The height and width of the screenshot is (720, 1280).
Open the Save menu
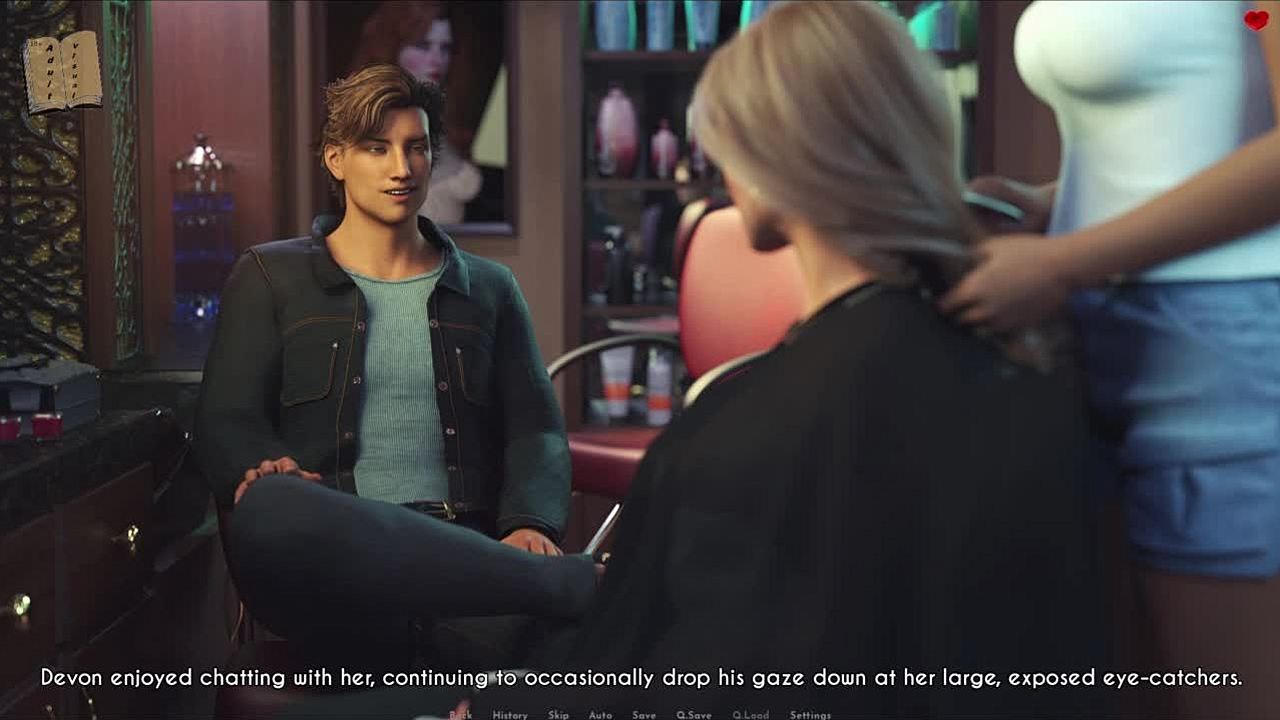tap(644, 715)
